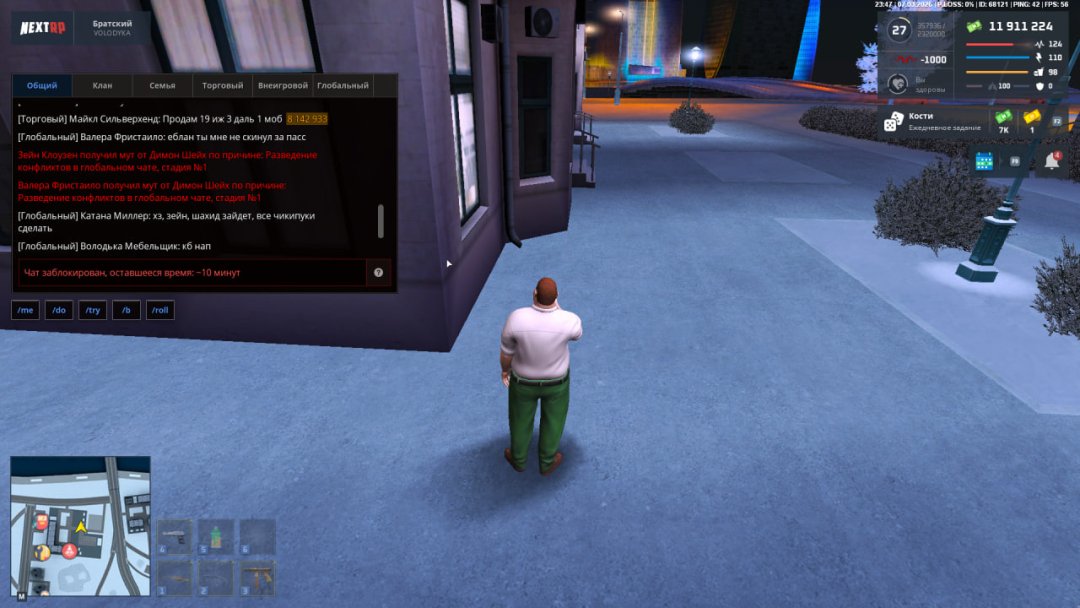This screenshot has width=1080, height=608.
Task: Equip the weapon in hotbar slot 3
Action: pyautogui.click(x=257, y=576)
